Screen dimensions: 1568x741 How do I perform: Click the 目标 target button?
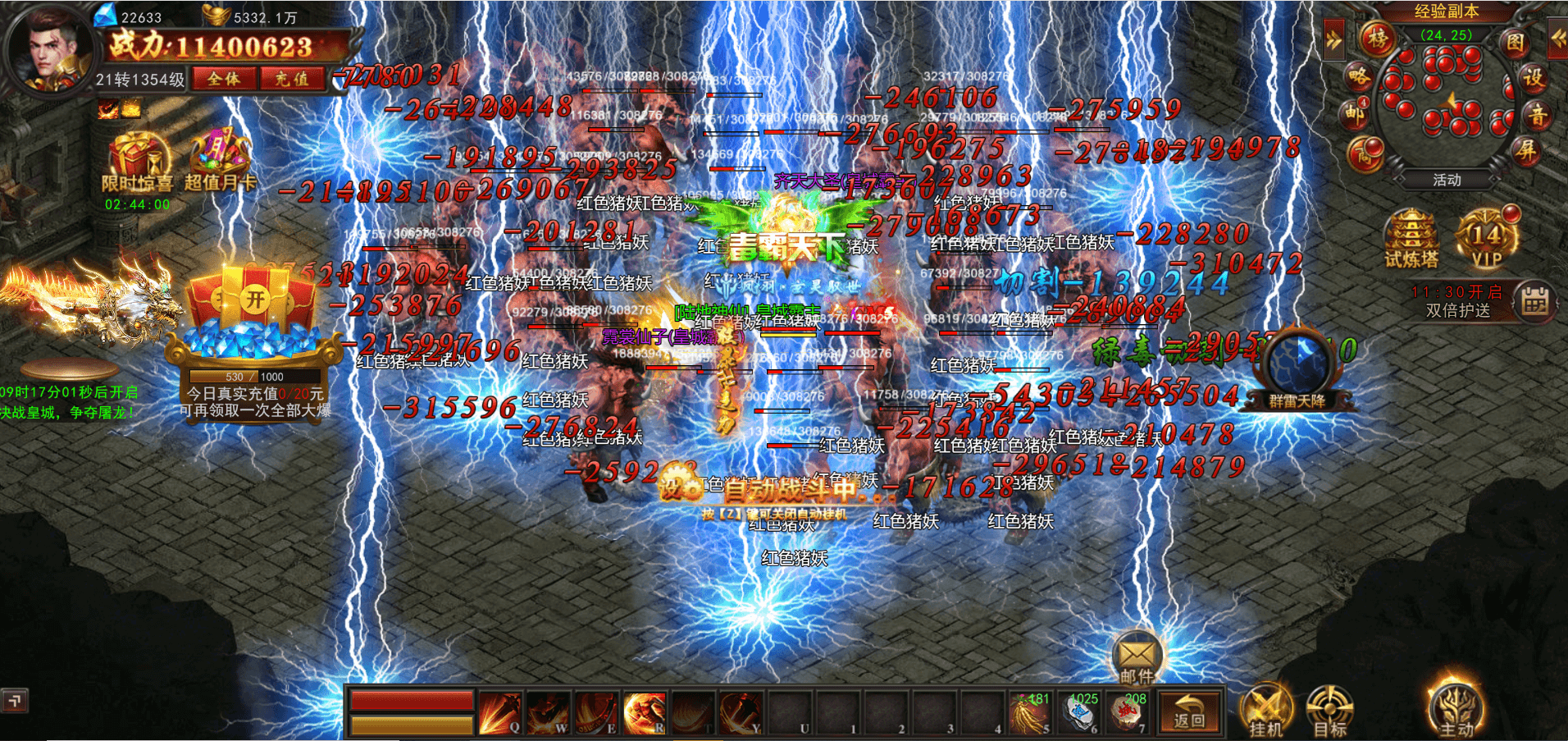pyautogui.click(x=1329, y=711)
